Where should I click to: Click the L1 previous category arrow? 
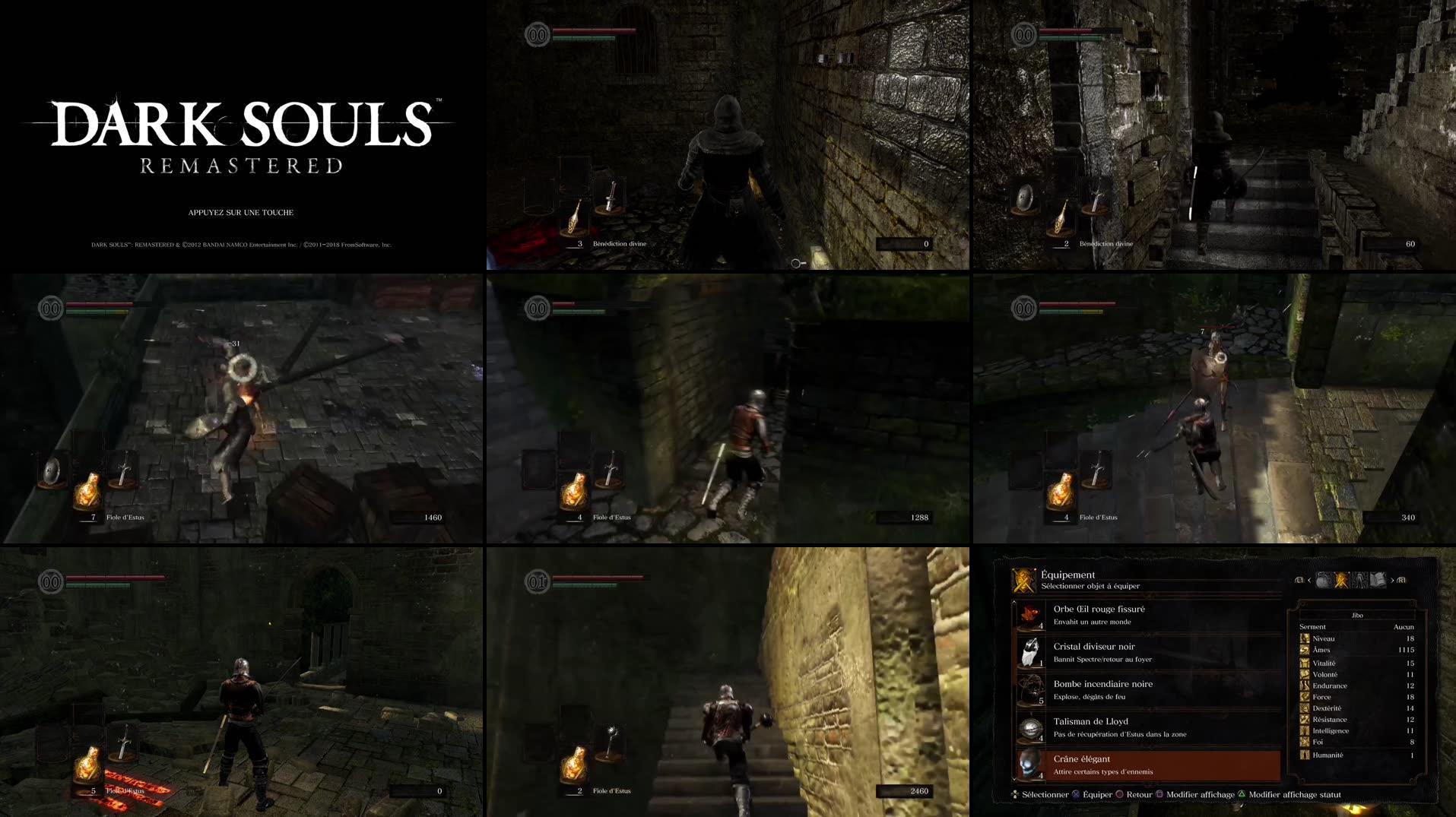point(1299,580)
